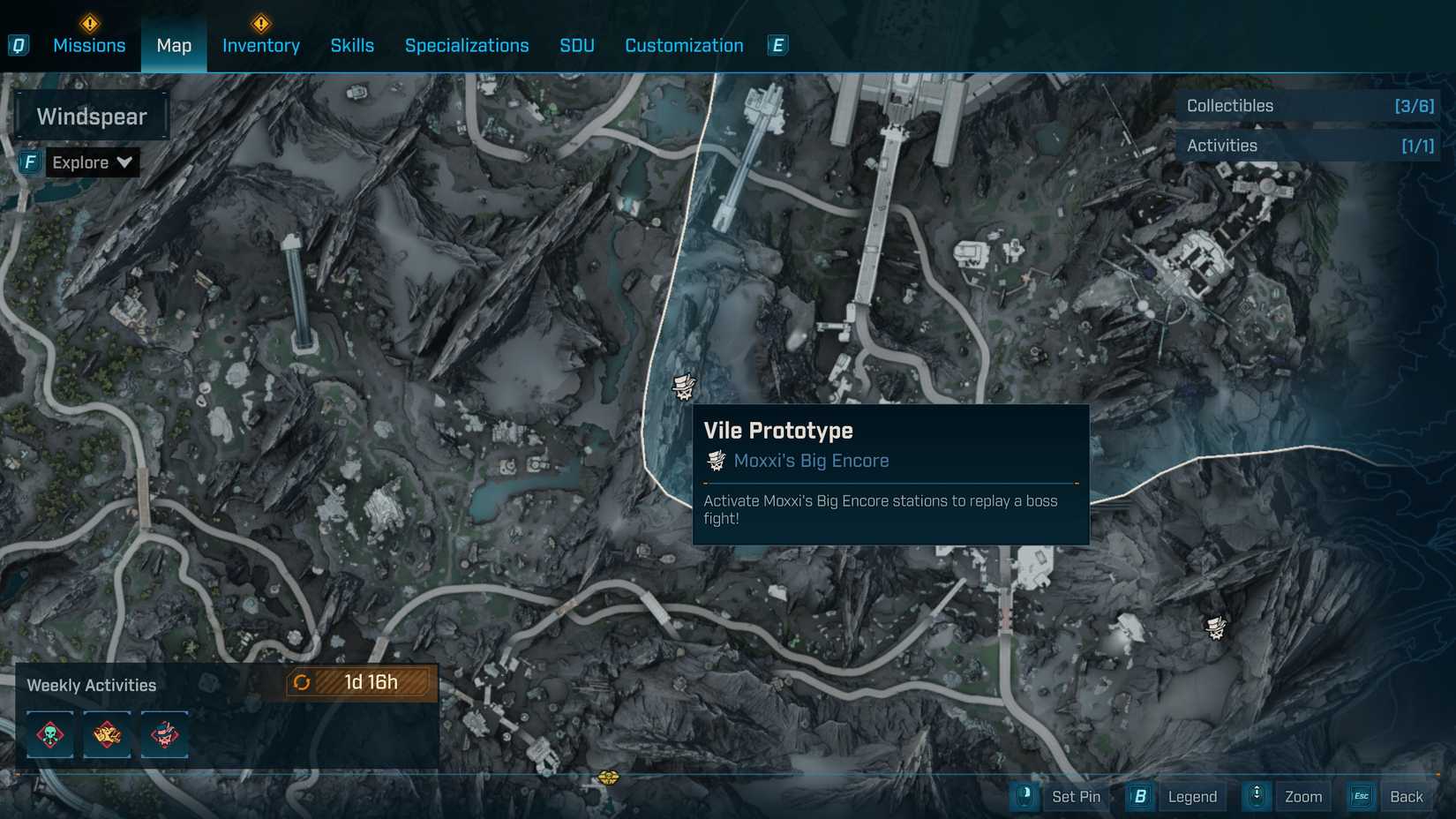Select the alien skull weekly activity
The width and height of the screenshot is (1456, 819).
pos(49,734)
